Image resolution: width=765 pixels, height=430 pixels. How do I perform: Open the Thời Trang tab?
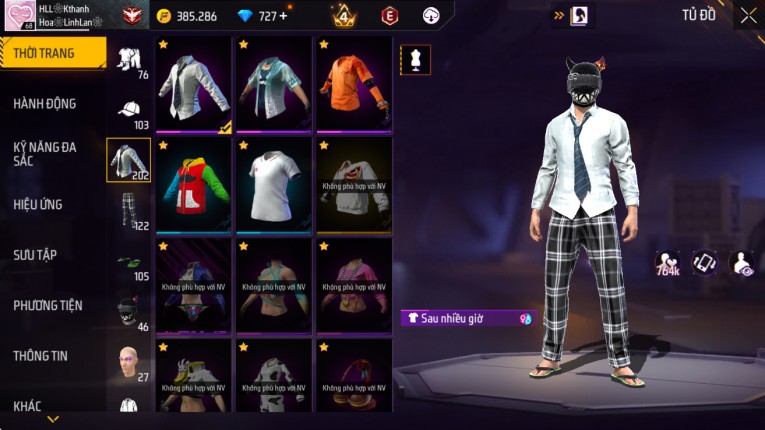click(52, 53)
